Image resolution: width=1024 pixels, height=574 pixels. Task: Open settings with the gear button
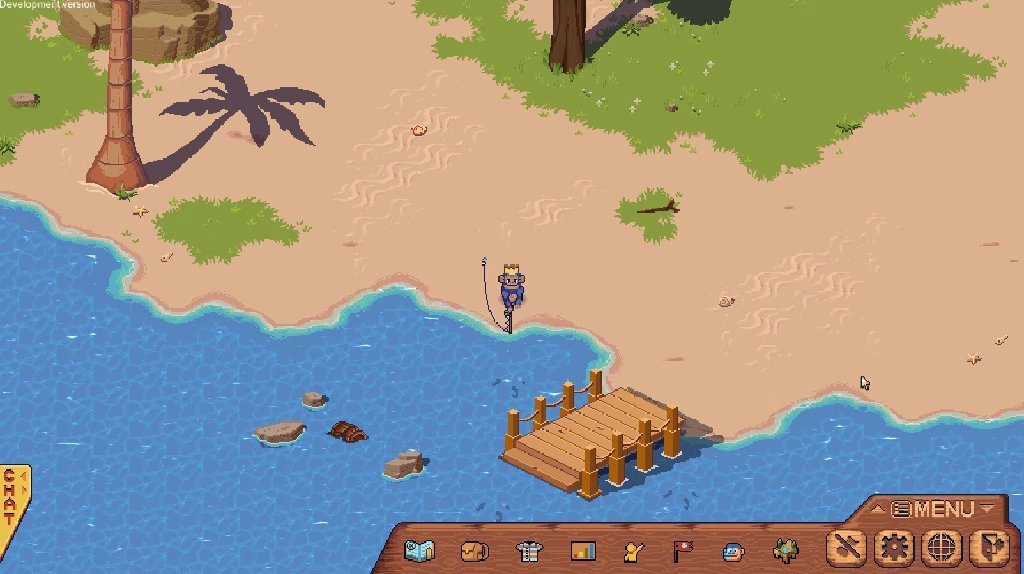tap(893, 548)
